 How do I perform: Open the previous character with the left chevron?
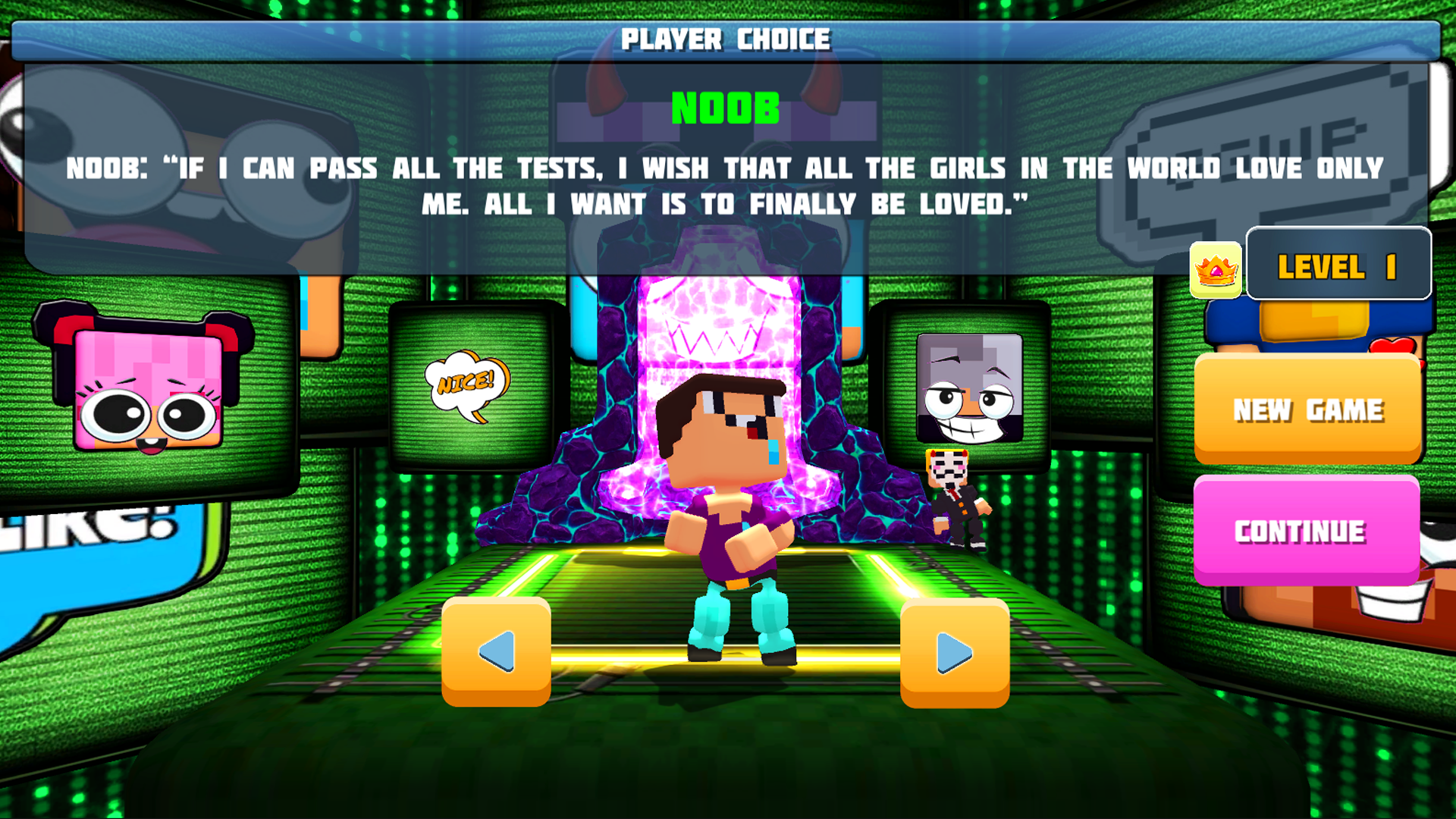(497, 652)
